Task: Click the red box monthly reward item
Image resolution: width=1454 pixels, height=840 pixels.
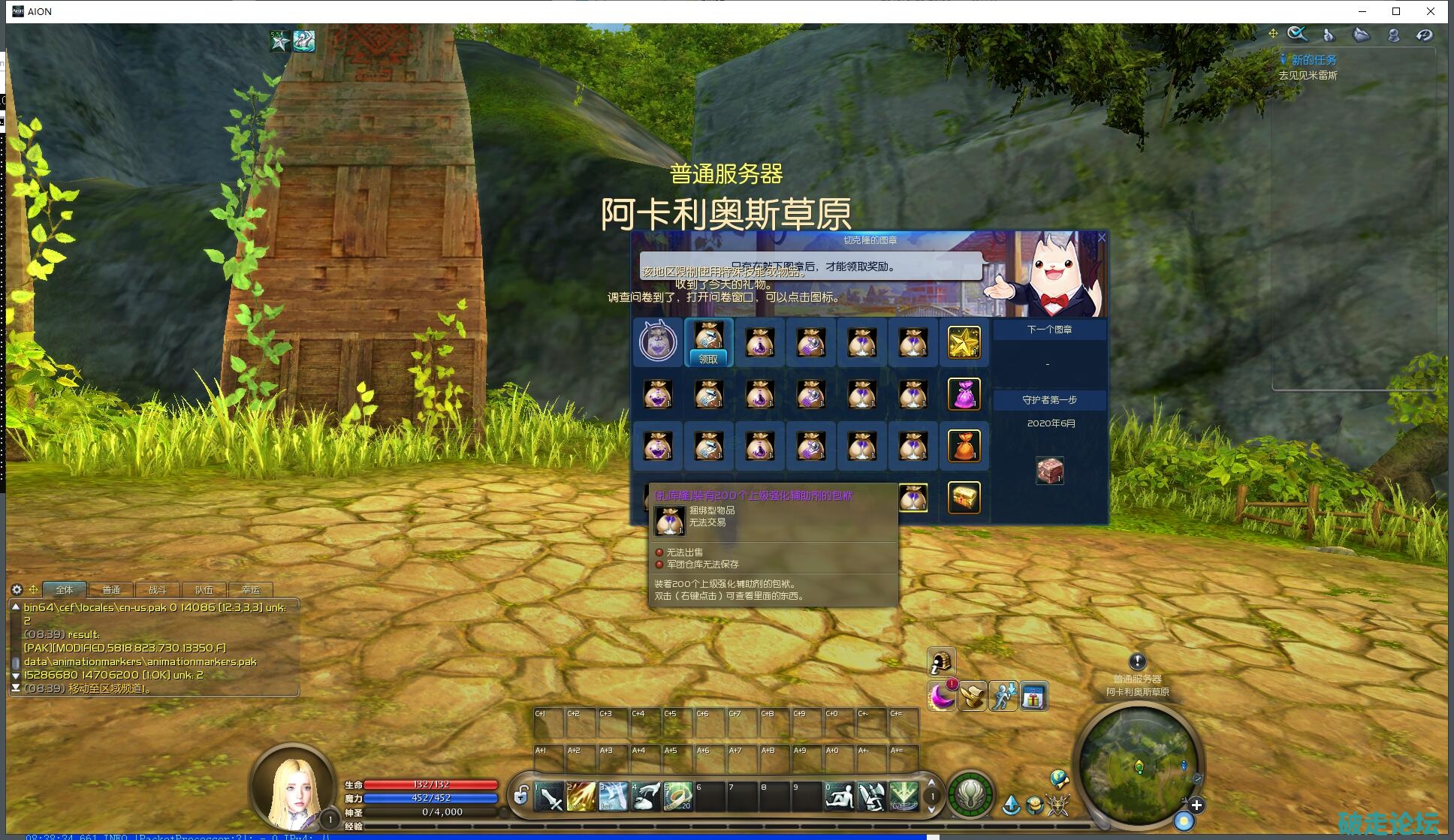Action: 1049,471
